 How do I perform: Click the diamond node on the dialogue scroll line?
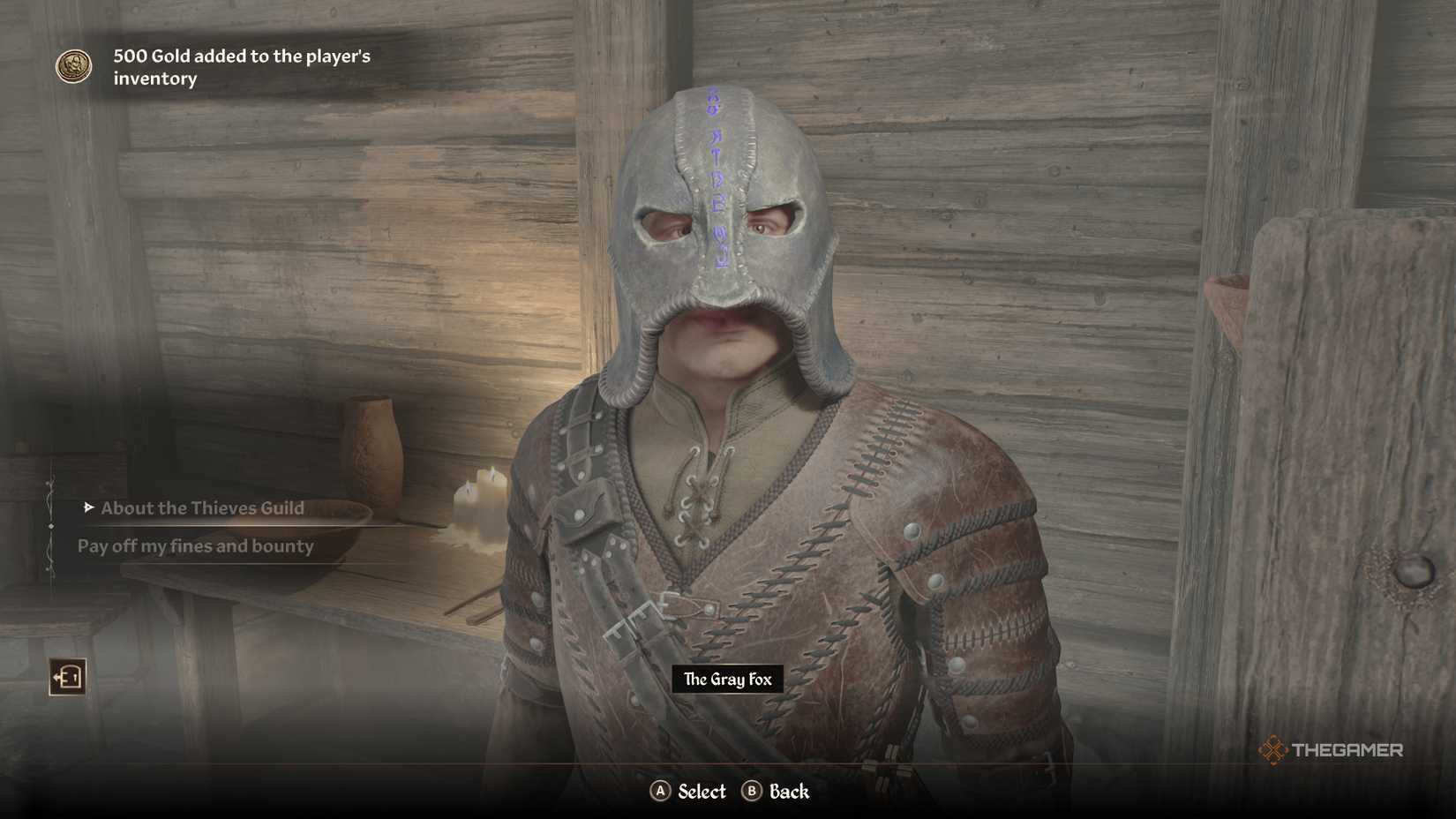[x=49, y=527]
